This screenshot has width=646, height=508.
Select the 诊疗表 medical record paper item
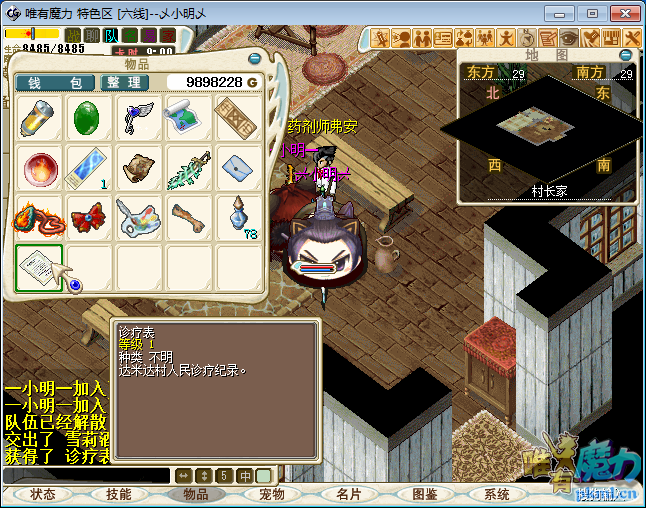(40, 267)
